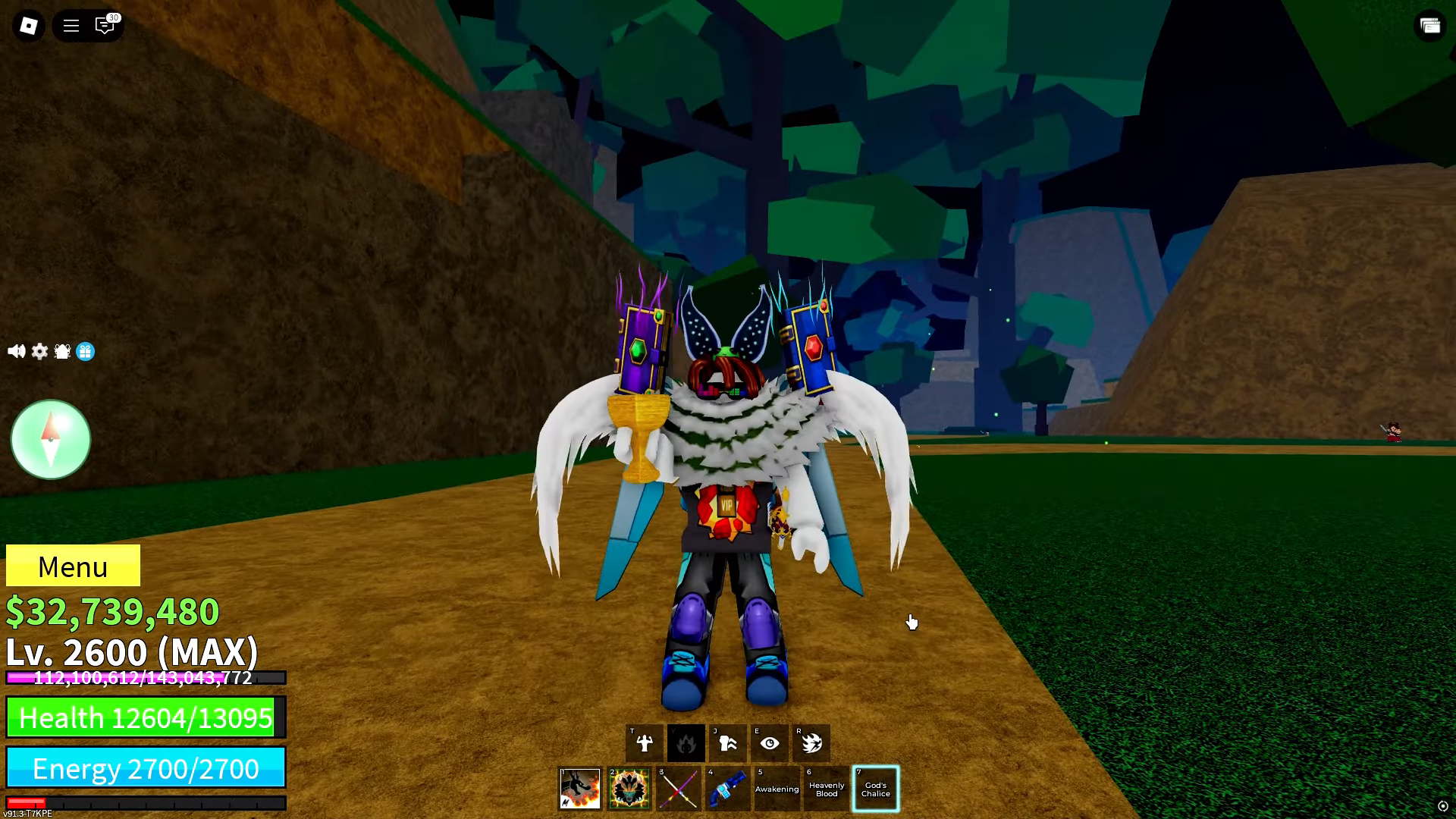Open the Roblox hamburger menu
The width and height of the screenshot is (1456, 819).
[x=71, y=26]
